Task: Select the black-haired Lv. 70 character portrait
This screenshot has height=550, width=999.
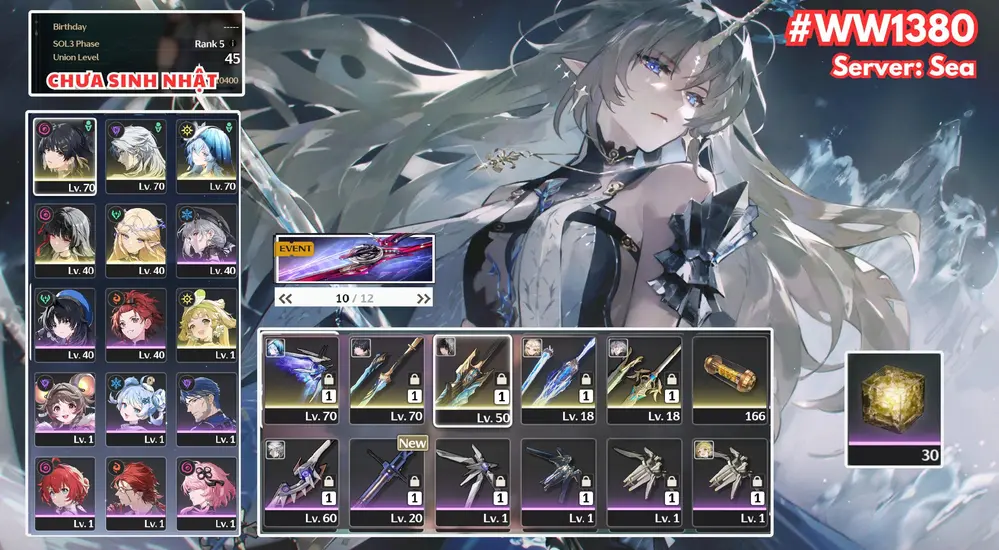Action: click(65, 155)
